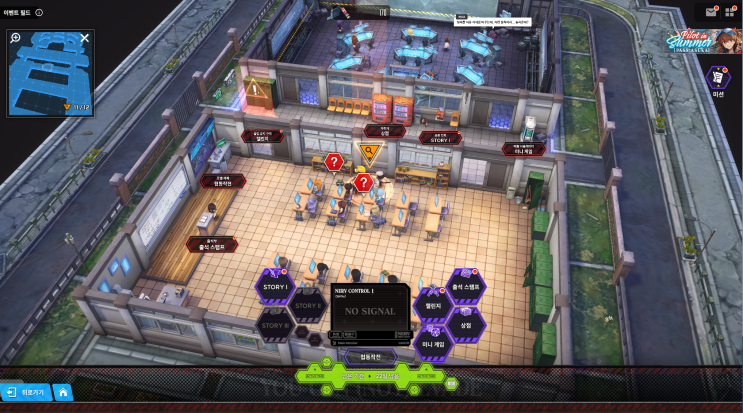Open the 챌린지 challenge hexagon

click(434, 306)
